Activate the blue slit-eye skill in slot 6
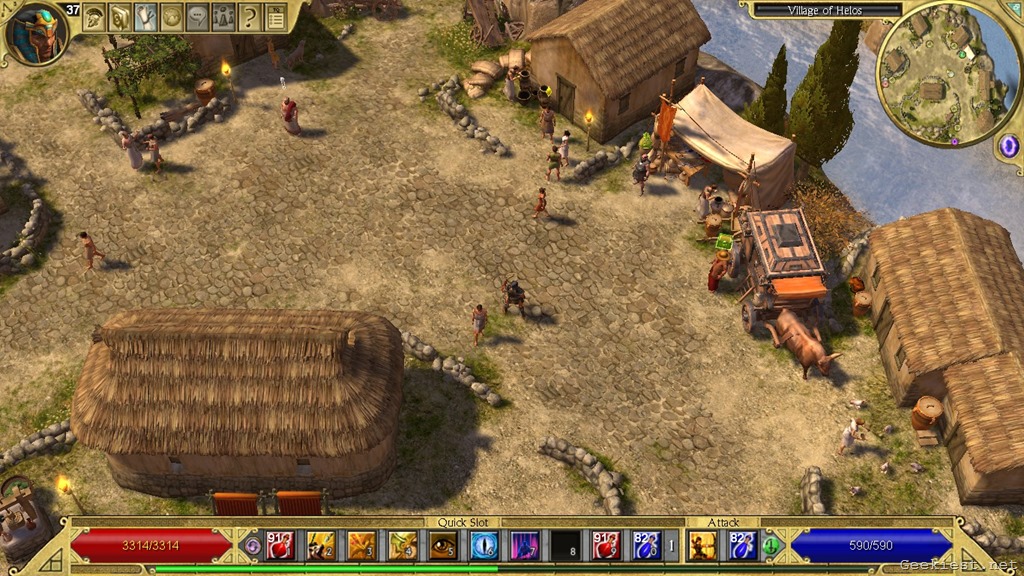 [484, 545]
